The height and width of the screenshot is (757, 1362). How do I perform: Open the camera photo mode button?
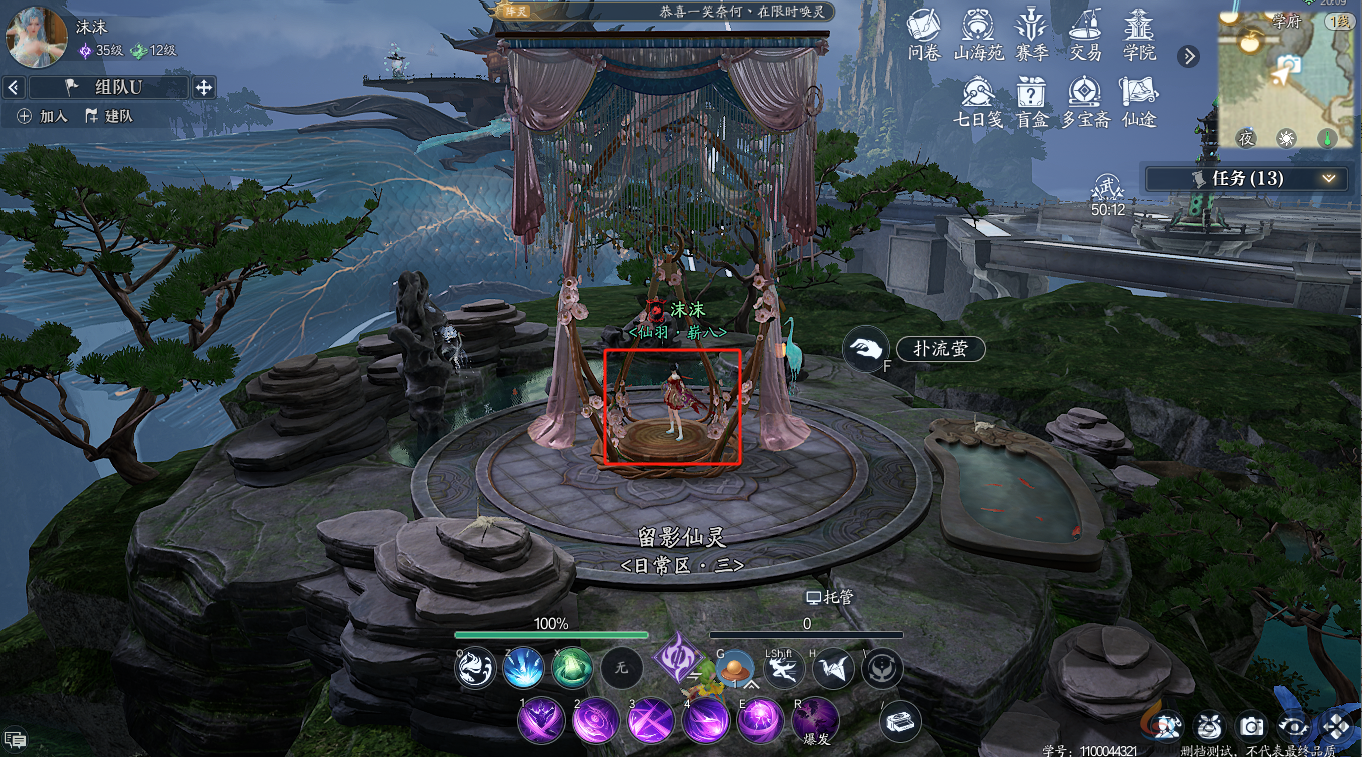coord(1251,727)
